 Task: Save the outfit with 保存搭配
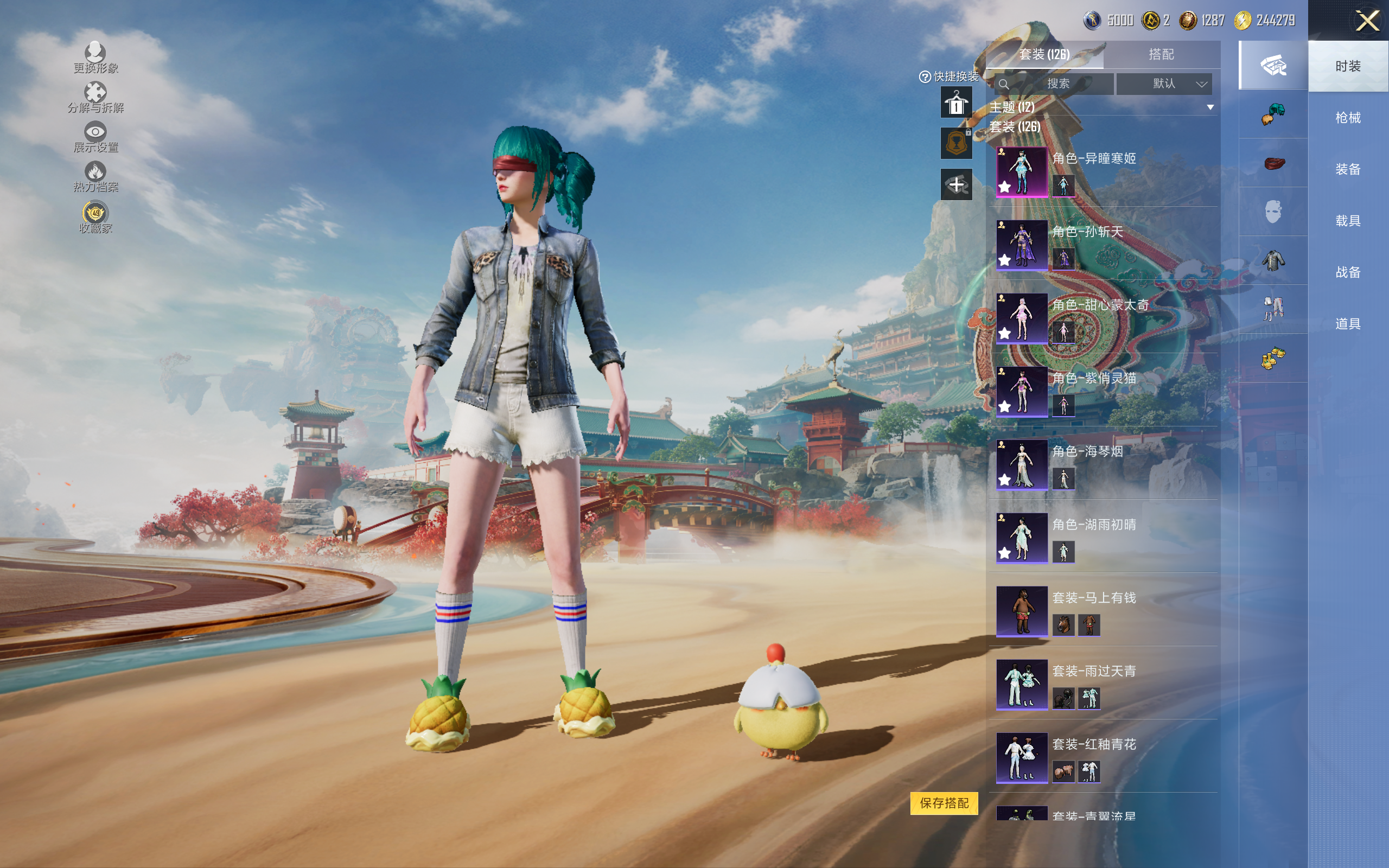[944, 802]
